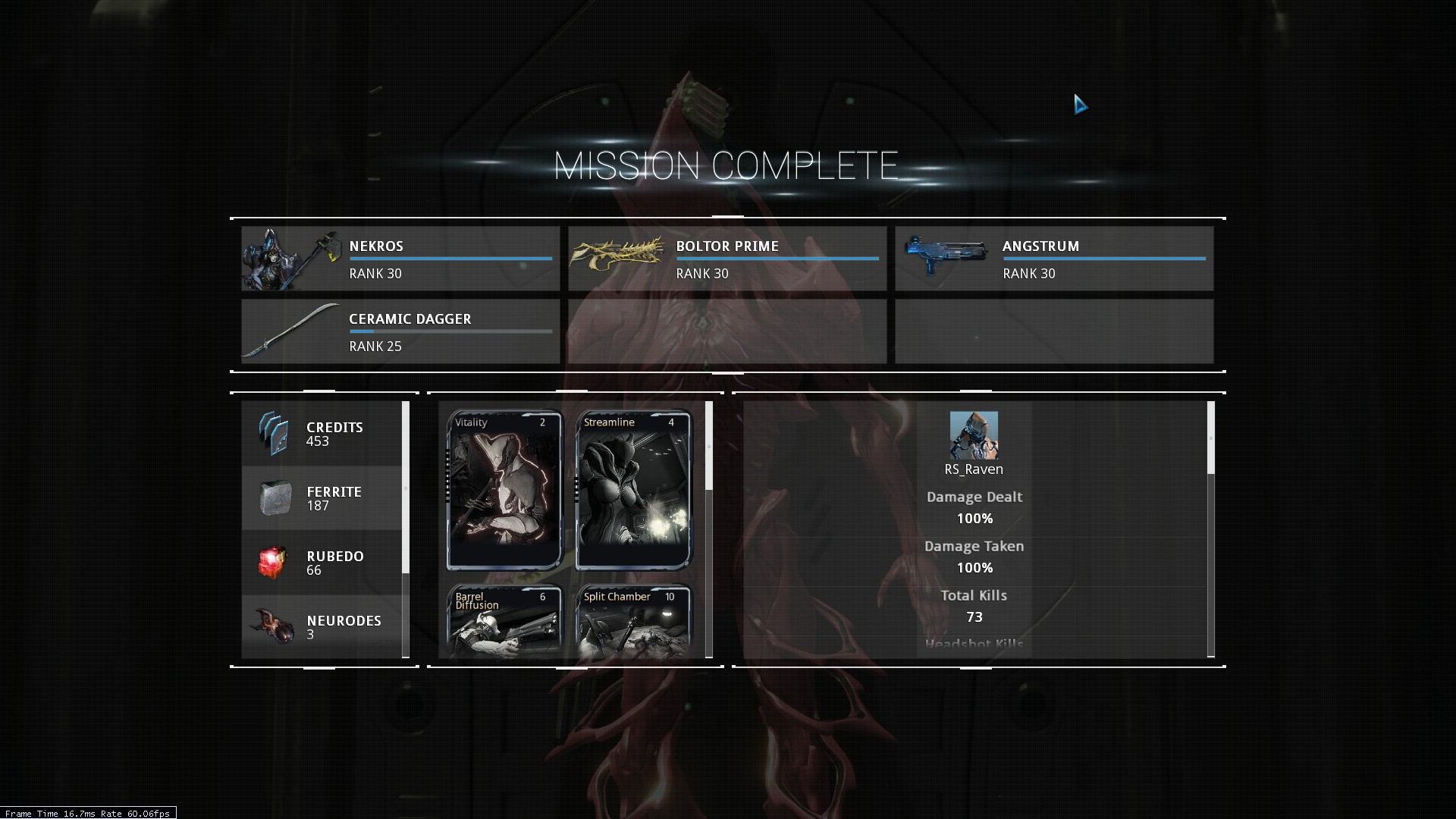Select the Ferrite resource row
The image size is (1456, 819).
[x=322, y=498]
